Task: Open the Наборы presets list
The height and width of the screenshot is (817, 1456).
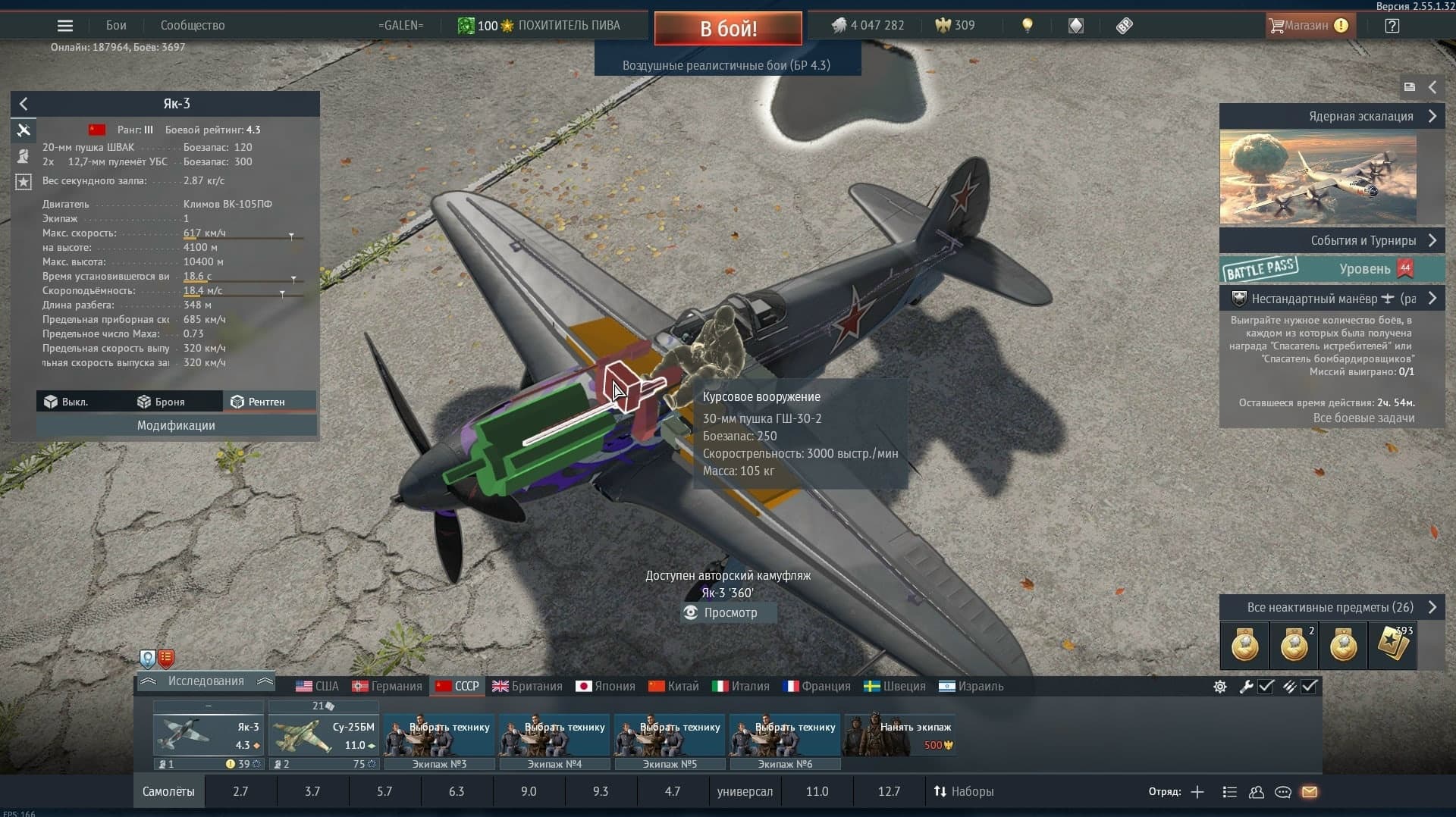Action: 964,791
